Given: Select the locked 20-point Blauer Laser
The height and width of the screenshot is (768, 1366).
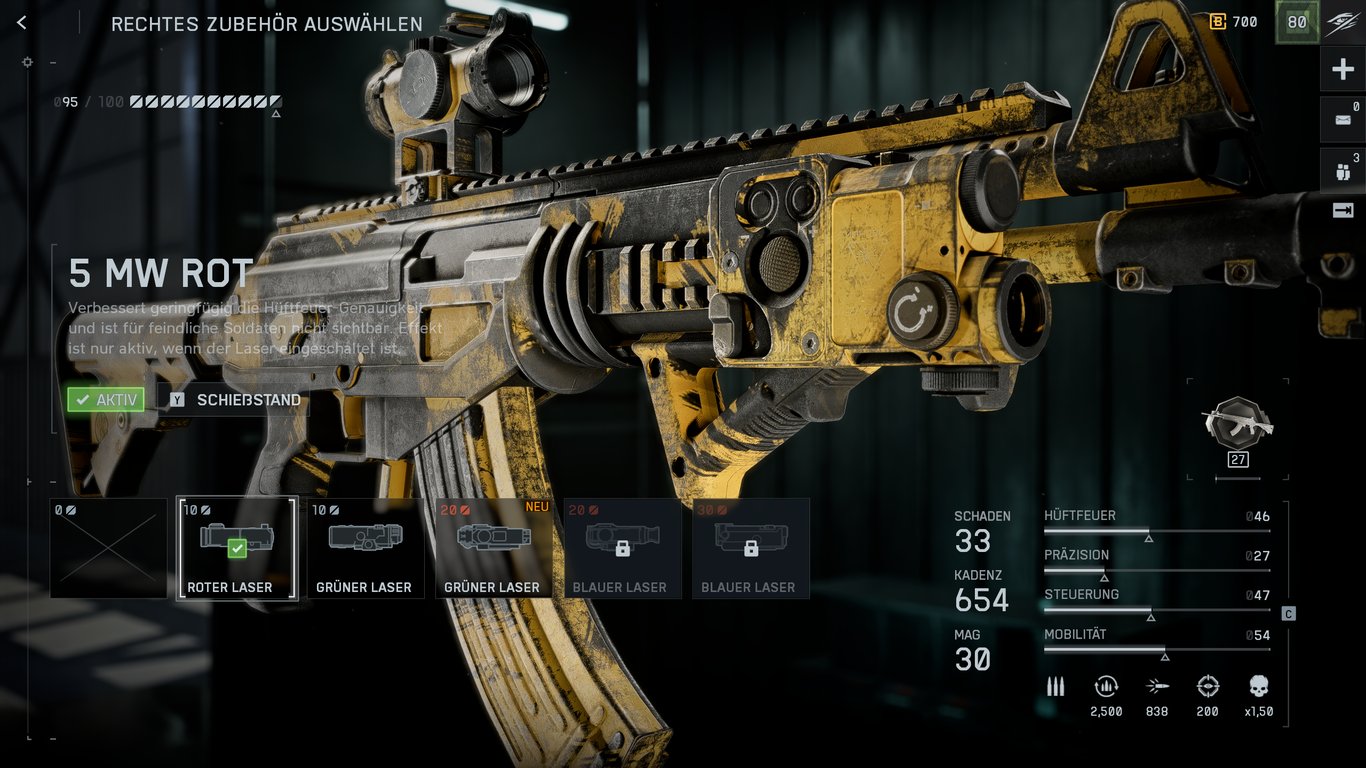Looking at the screenshot, I should (x=621, y=548).
